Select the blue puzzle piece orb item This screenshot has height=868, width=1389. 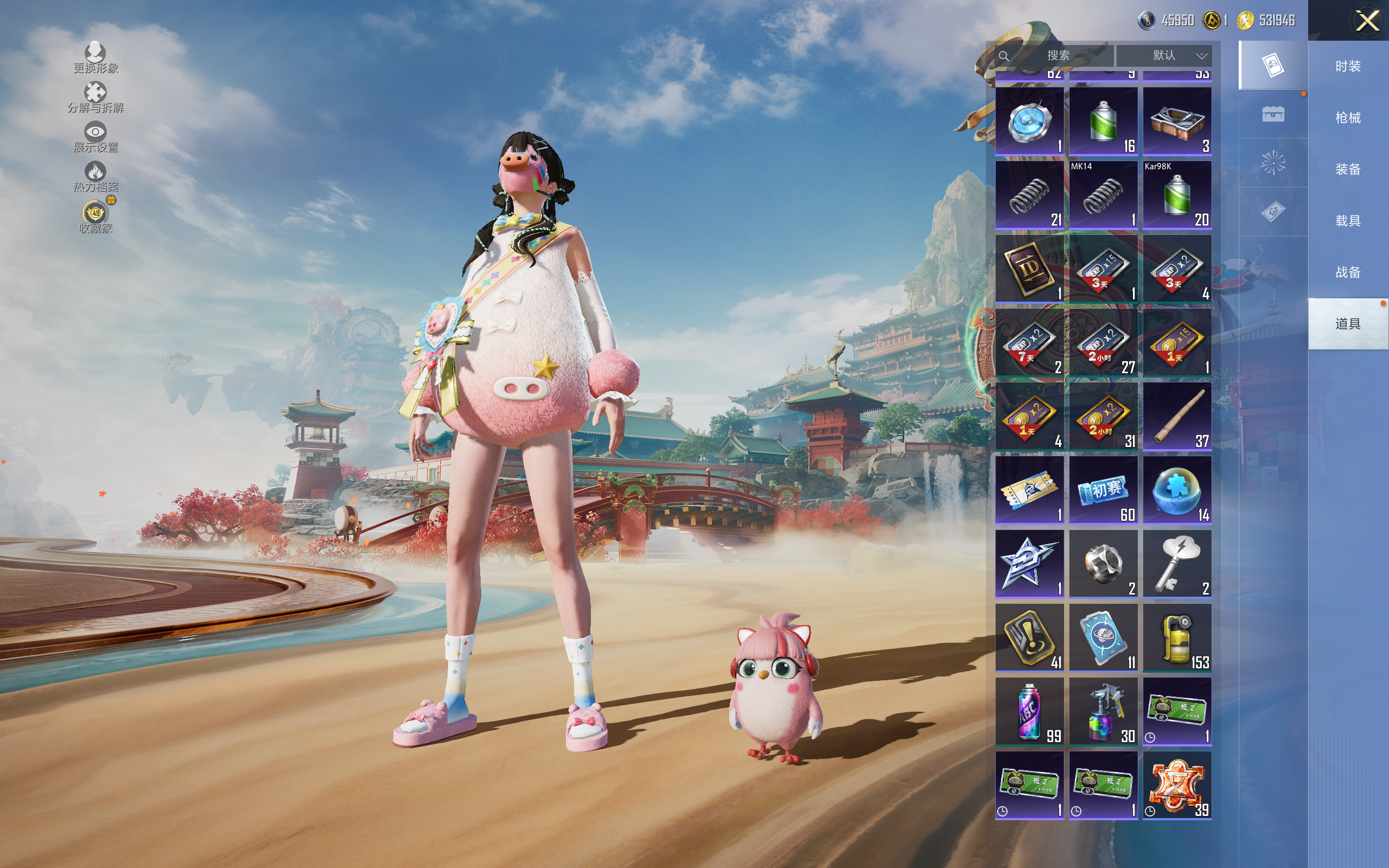click(x=1177, y=490)
